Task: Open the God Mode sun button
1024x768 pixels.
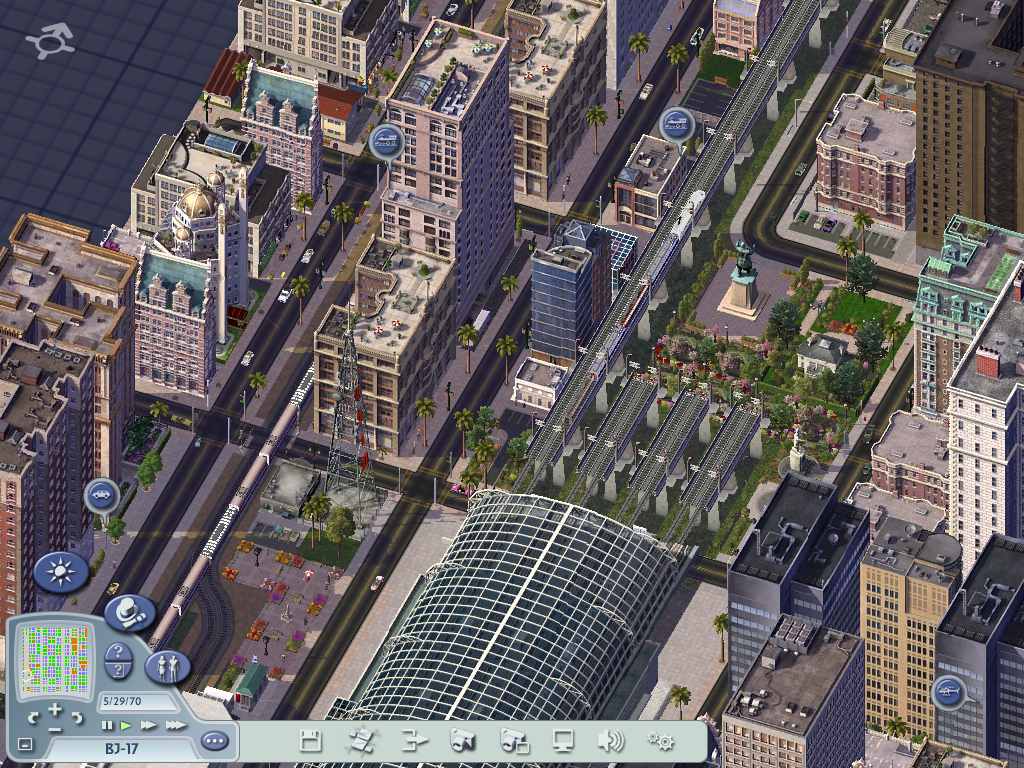Action: pyautogui.click(x=61, y=572)
